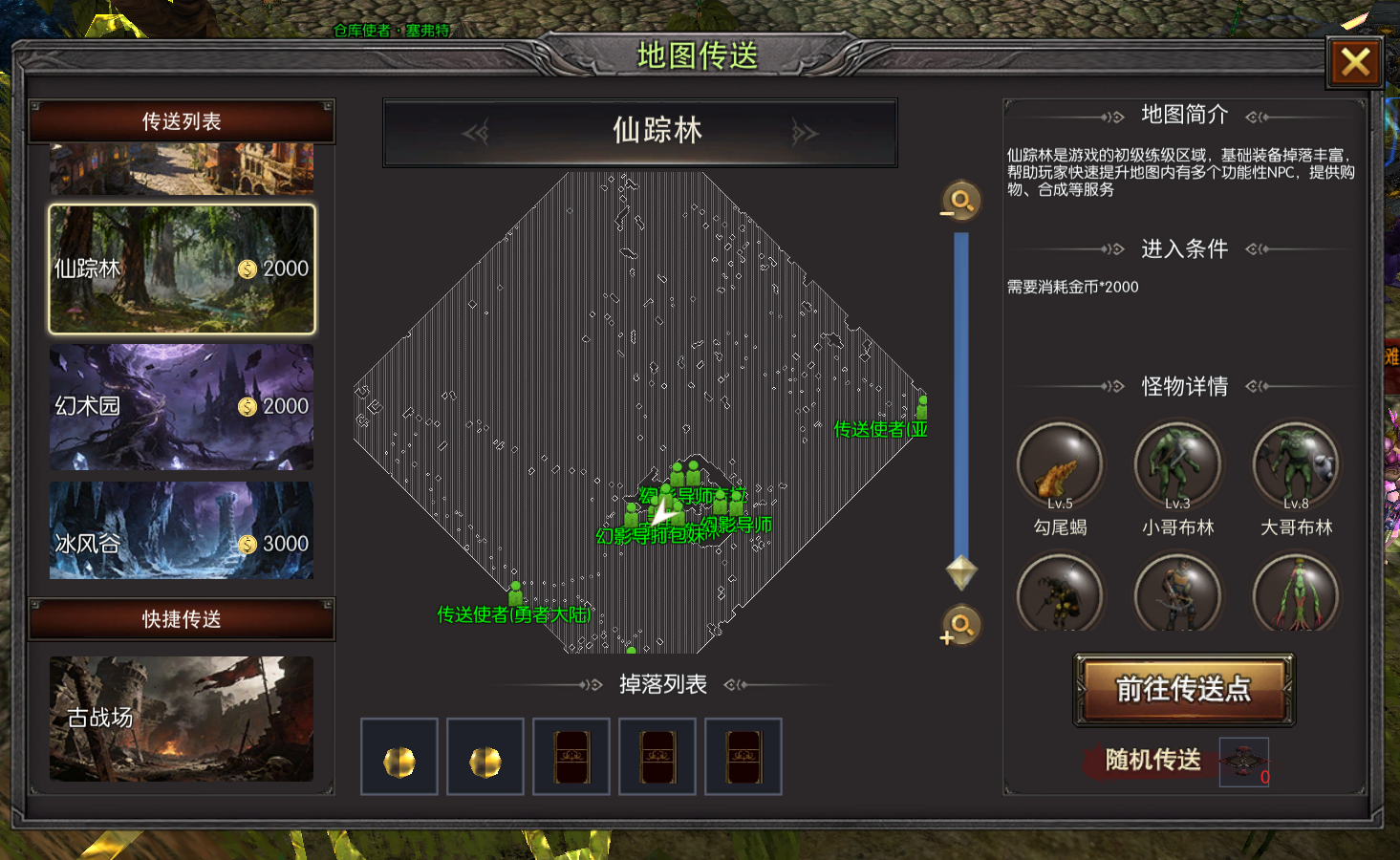Click the 传送使者(勇者大陆) map marker

pos(515,594)
